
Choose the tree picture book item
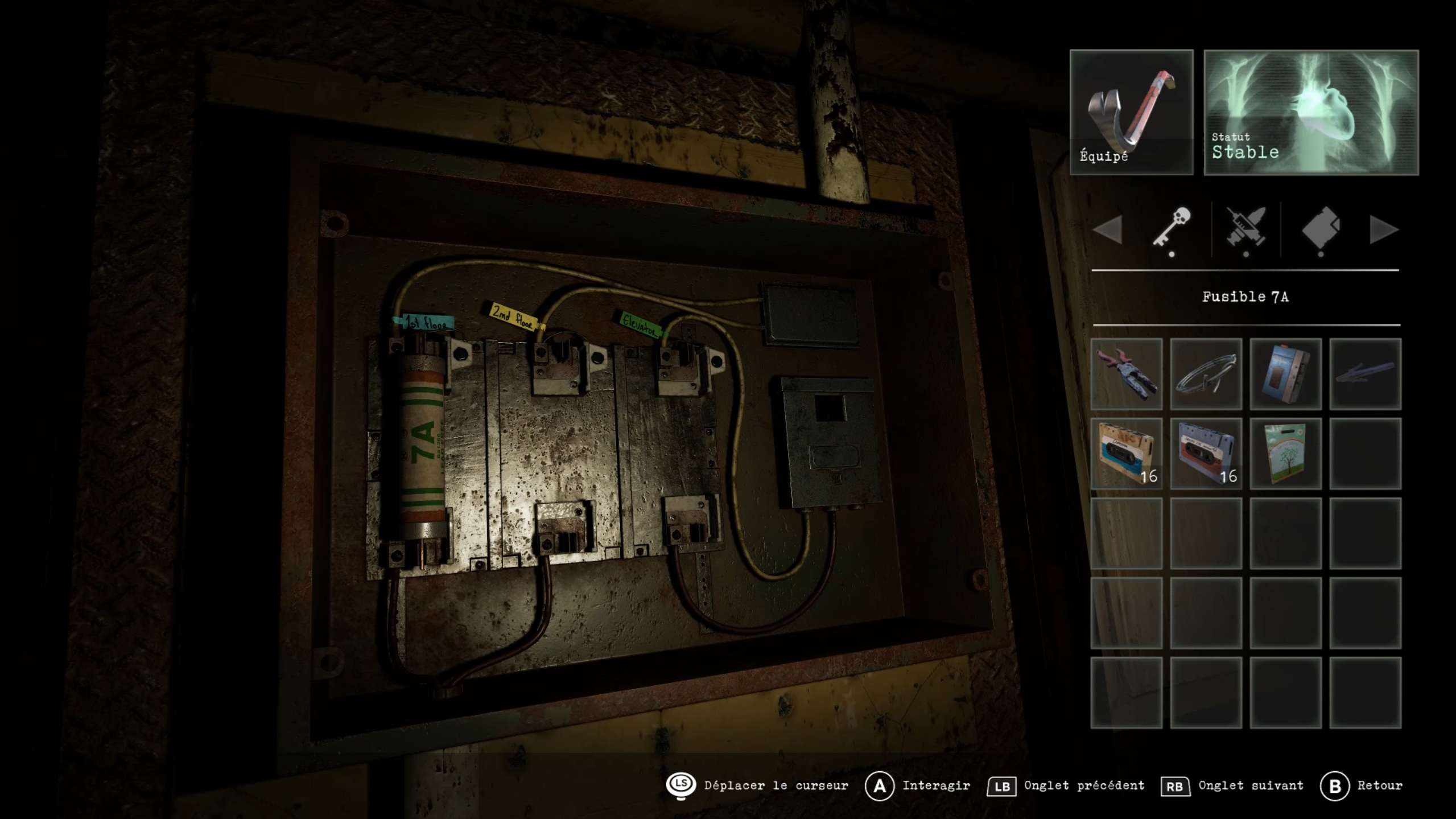[1285, 454]
